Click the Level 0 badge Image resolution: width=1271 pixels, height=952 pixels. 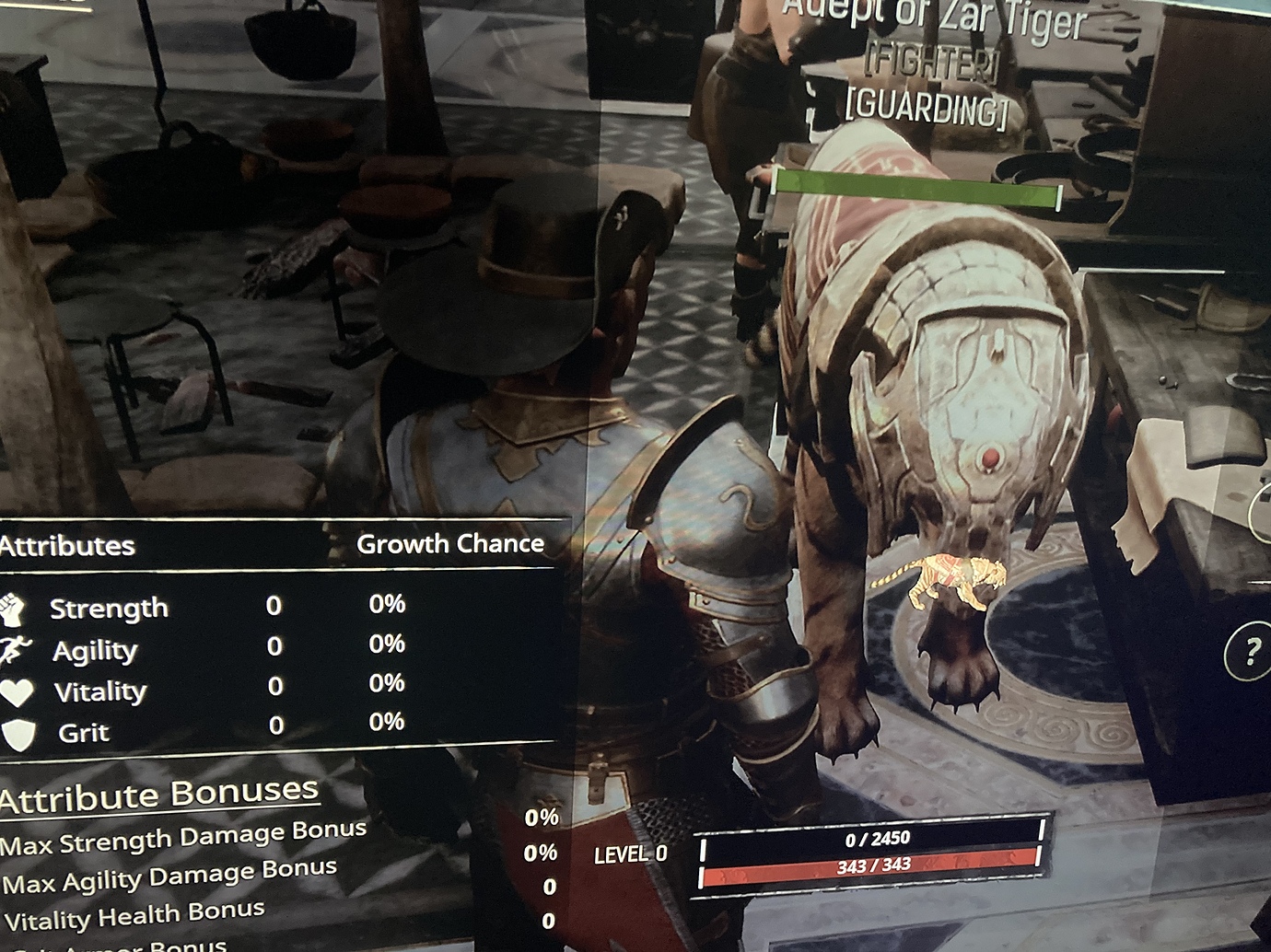pos(631,853)
